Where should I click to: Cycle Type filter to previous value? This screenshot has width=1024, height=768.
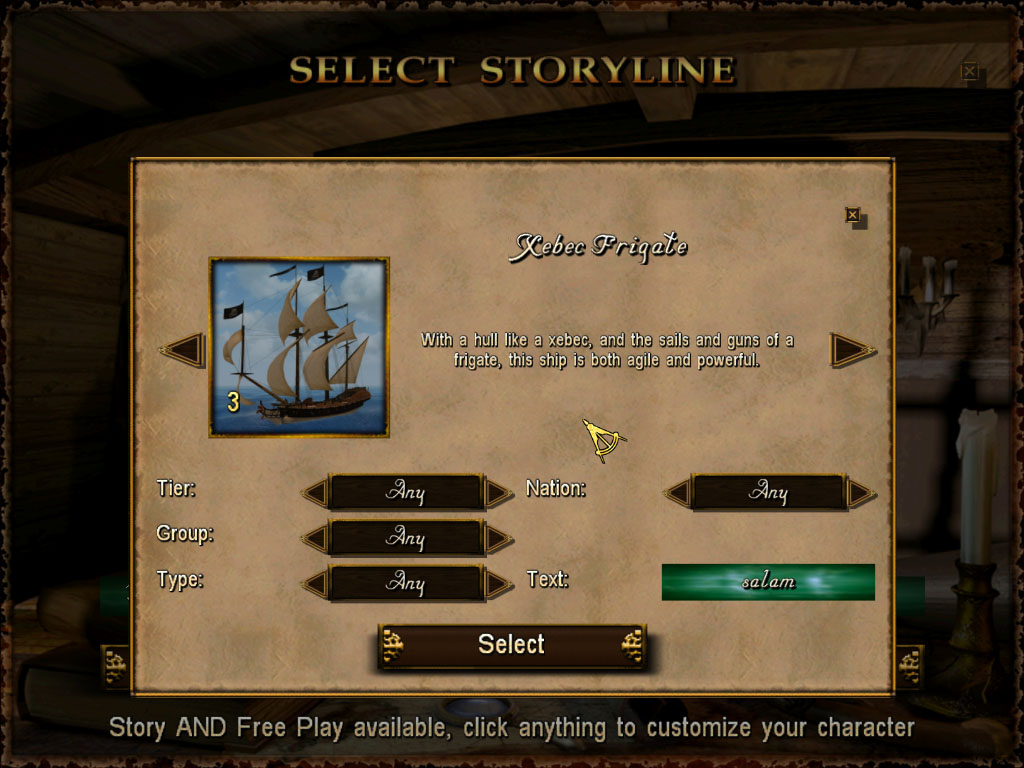pyautogui.click(x=315, y=583)
